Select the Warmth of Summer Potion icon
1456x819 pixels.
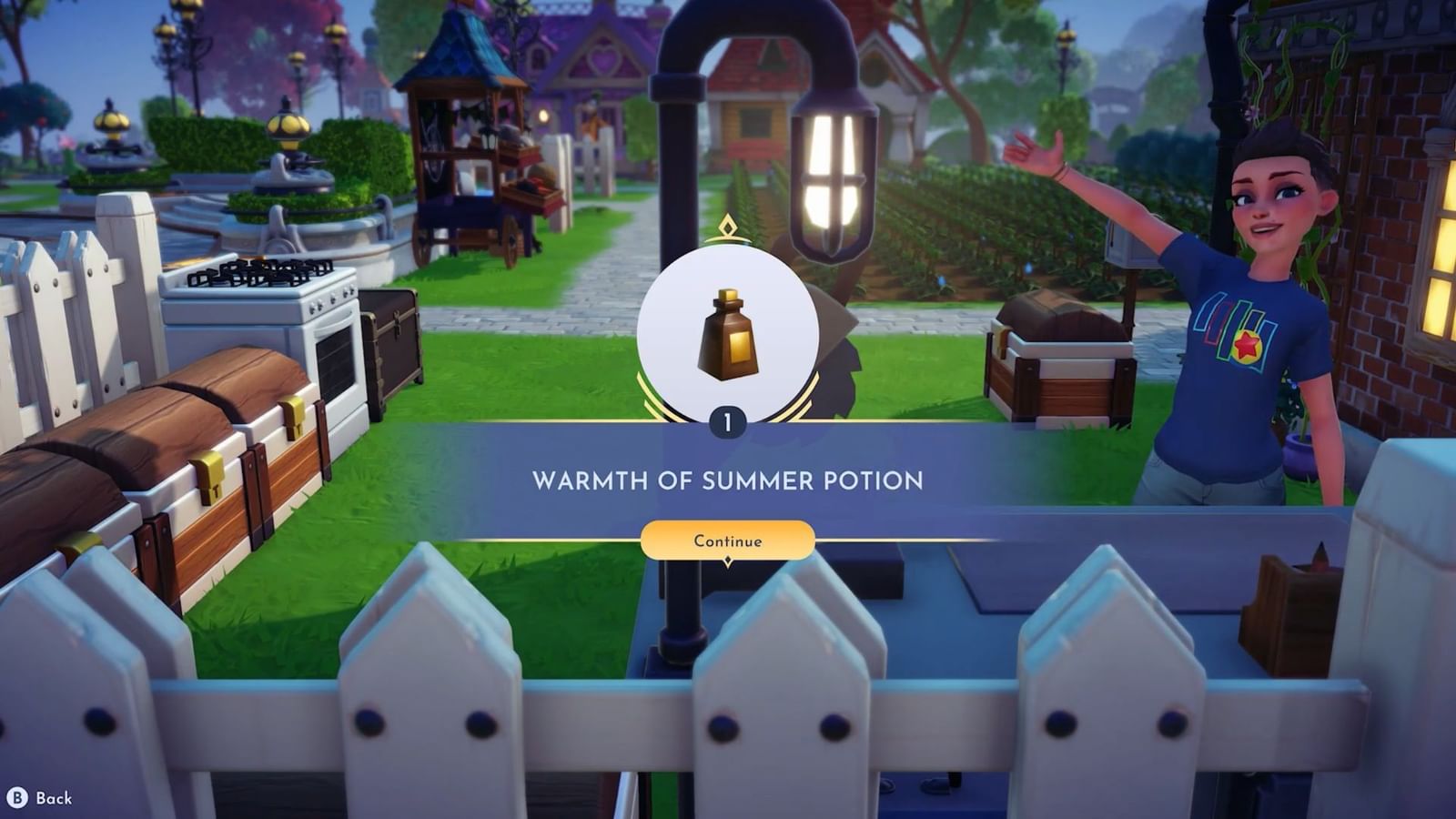[x=727, y=339]
